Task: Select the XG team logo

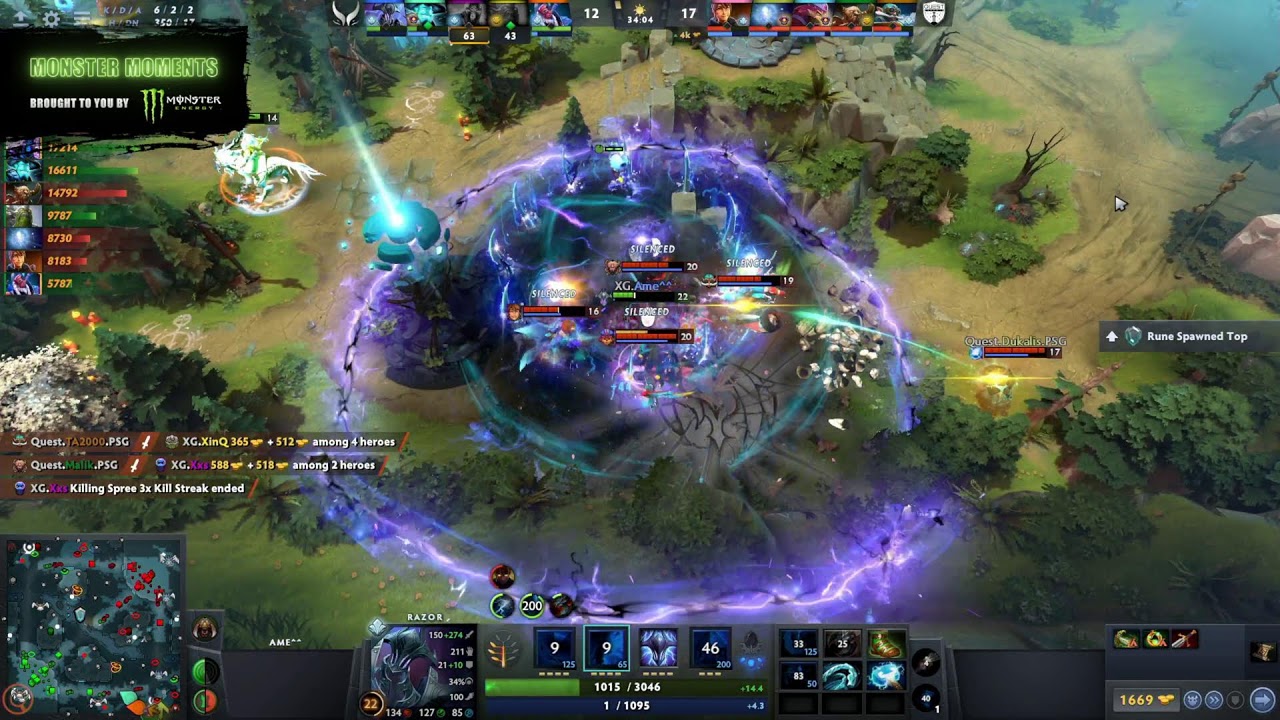Action: (346, 14)
